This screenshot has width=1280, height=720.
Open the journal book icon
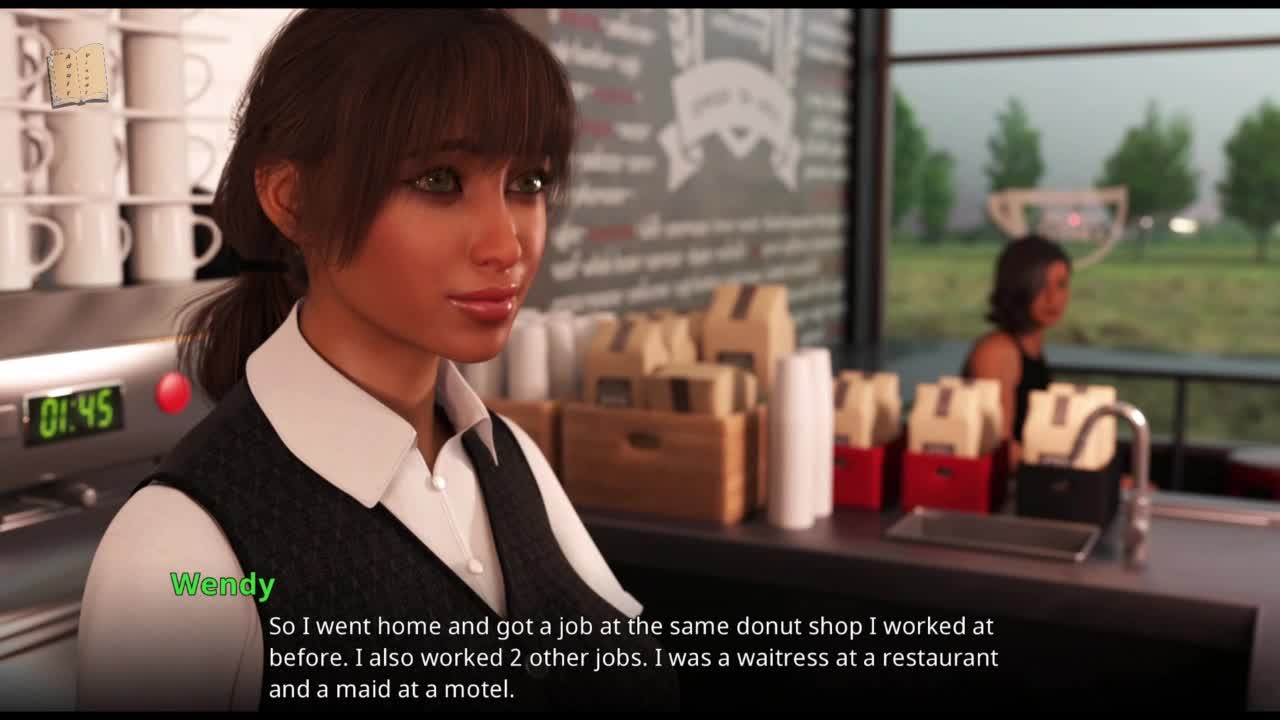pos(77,75)
